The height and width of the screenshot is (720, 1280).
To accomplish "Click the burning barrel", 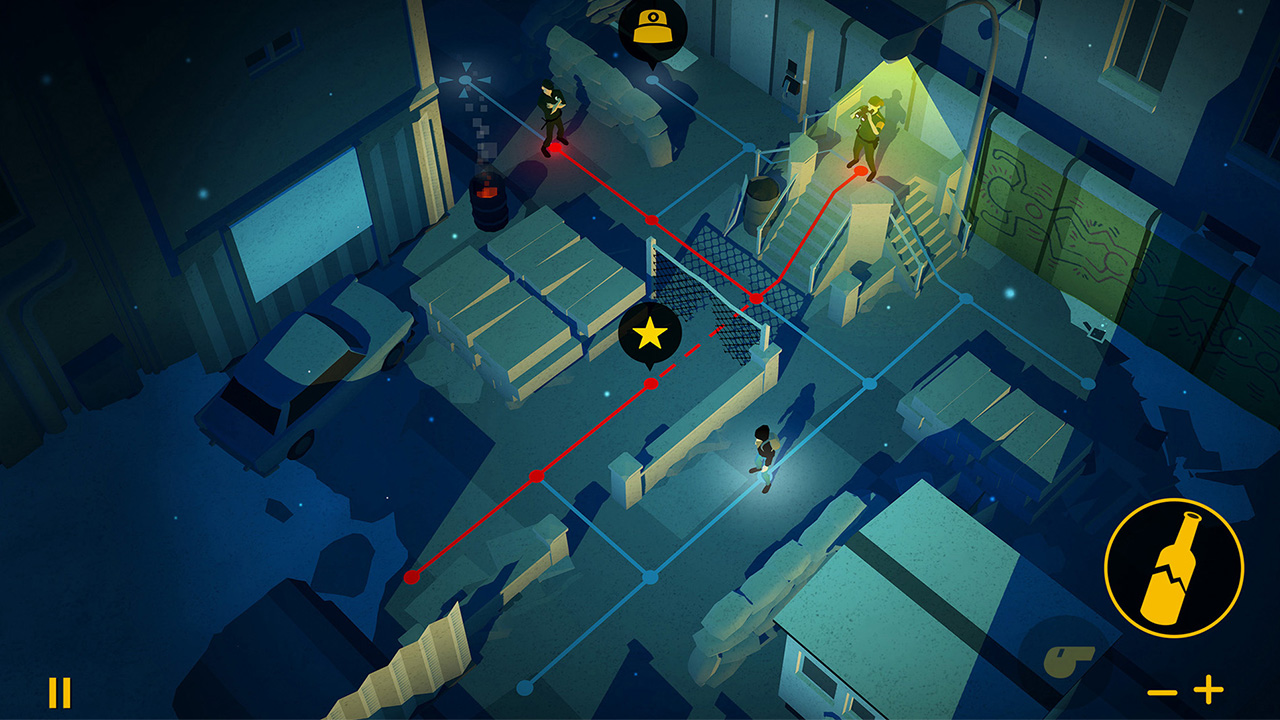I will click(x=488, y=200).
